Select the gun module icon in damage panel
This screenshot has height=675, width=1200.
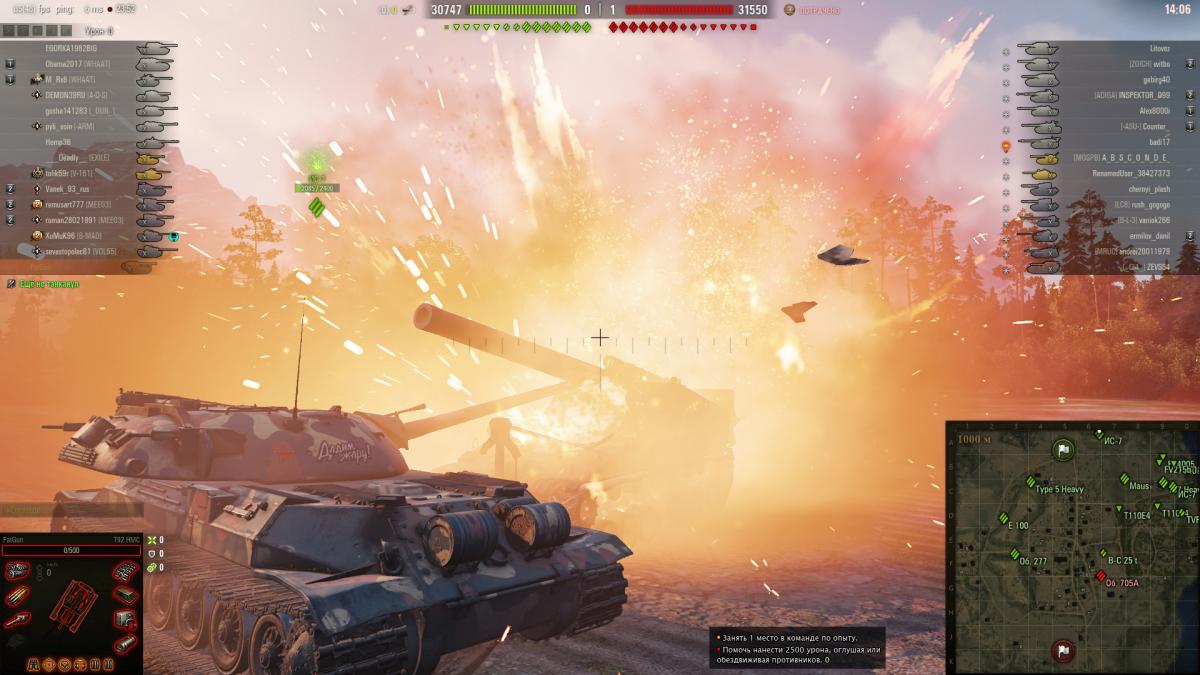point(17,621)
